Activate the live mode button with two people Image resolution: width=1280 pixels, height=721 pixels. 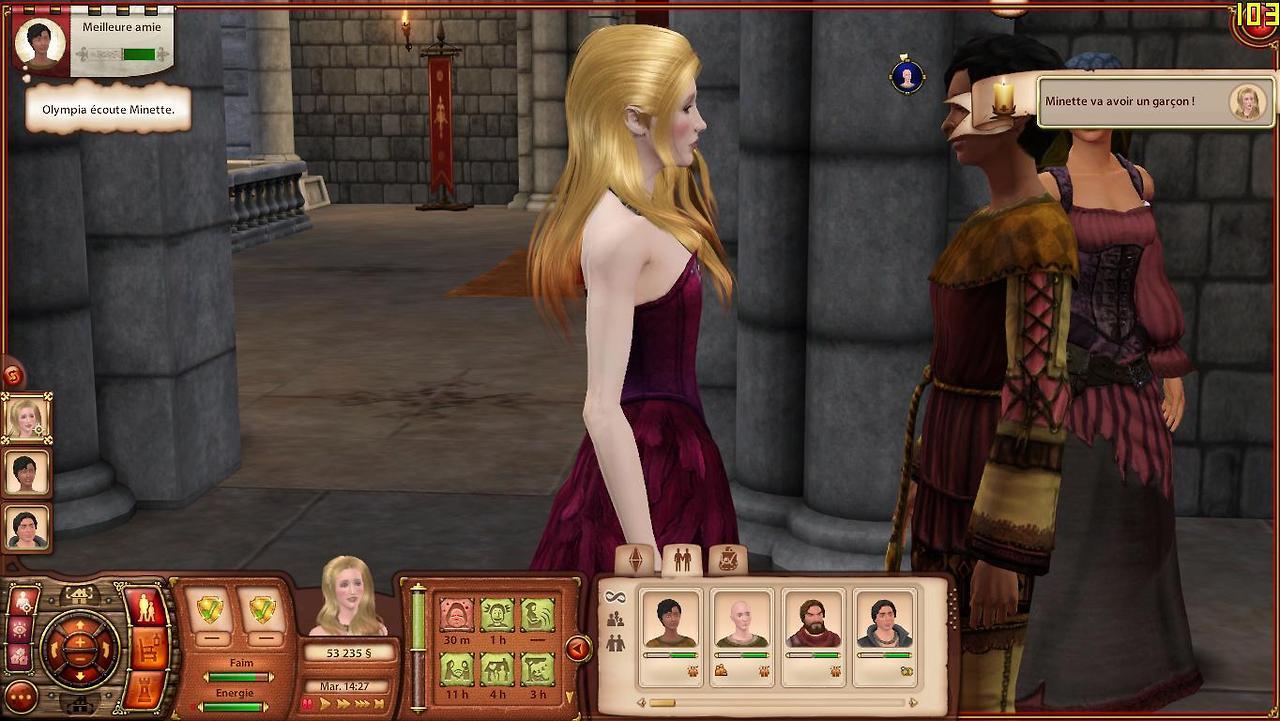(x=146, y=607)
